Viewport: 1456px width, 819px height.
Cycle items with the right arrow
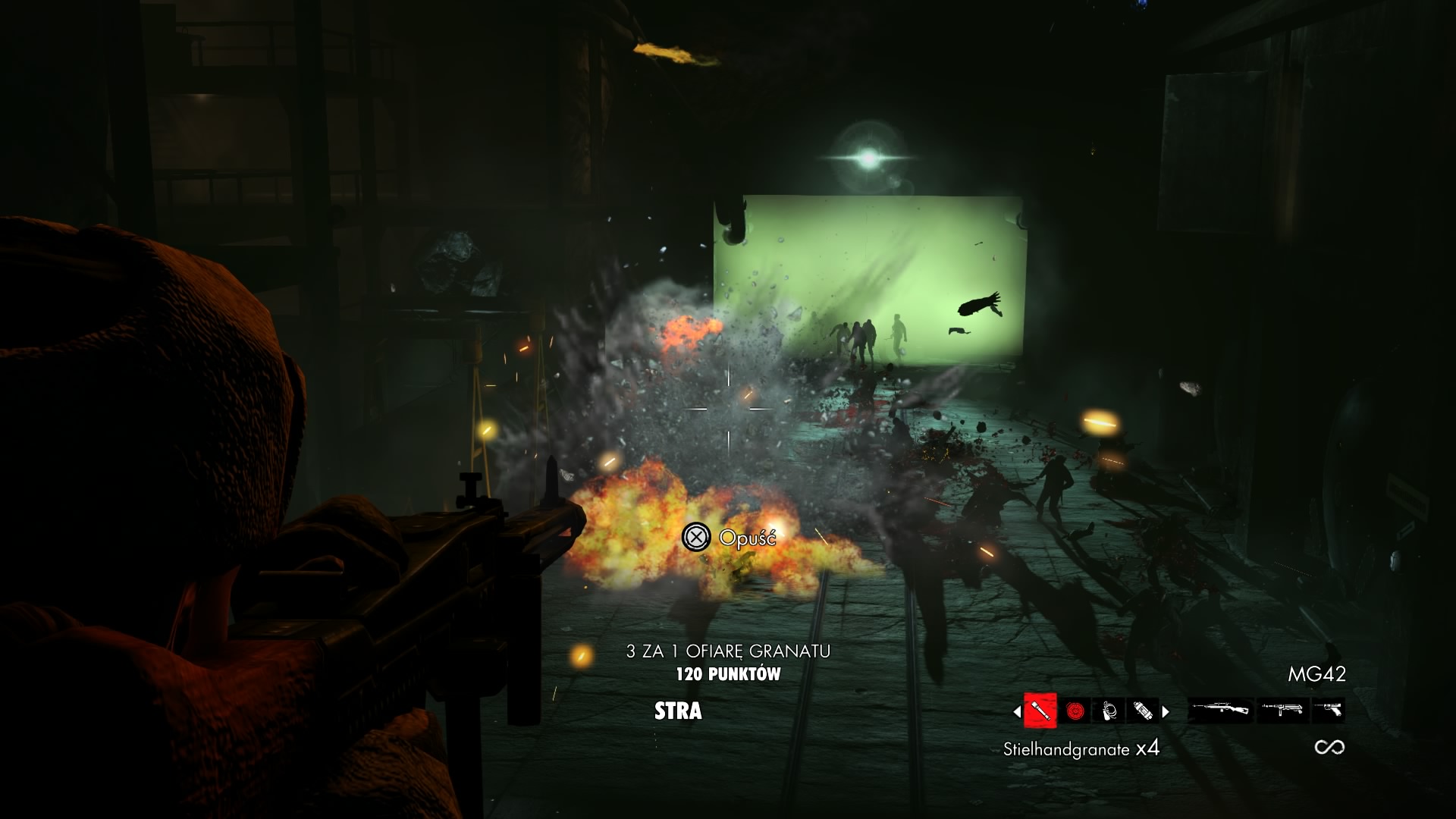[x=1166, y=711]
